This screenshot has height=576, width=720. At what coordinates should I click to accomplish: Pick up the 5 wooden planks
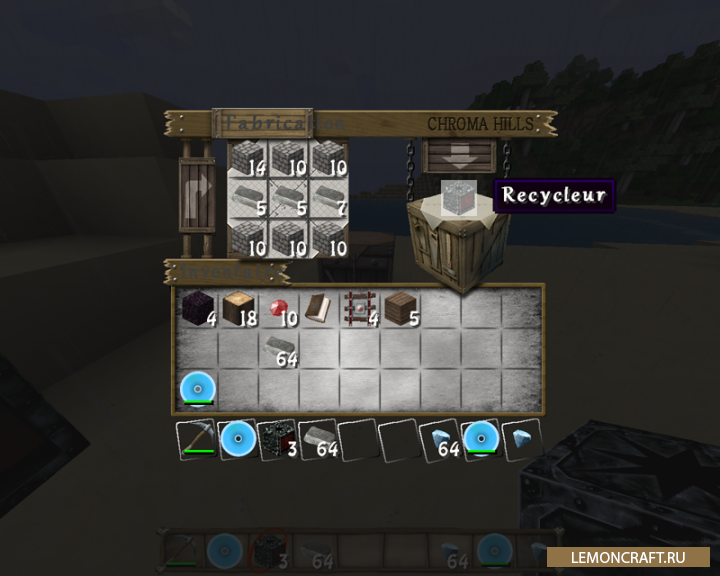tap(401, 309)
